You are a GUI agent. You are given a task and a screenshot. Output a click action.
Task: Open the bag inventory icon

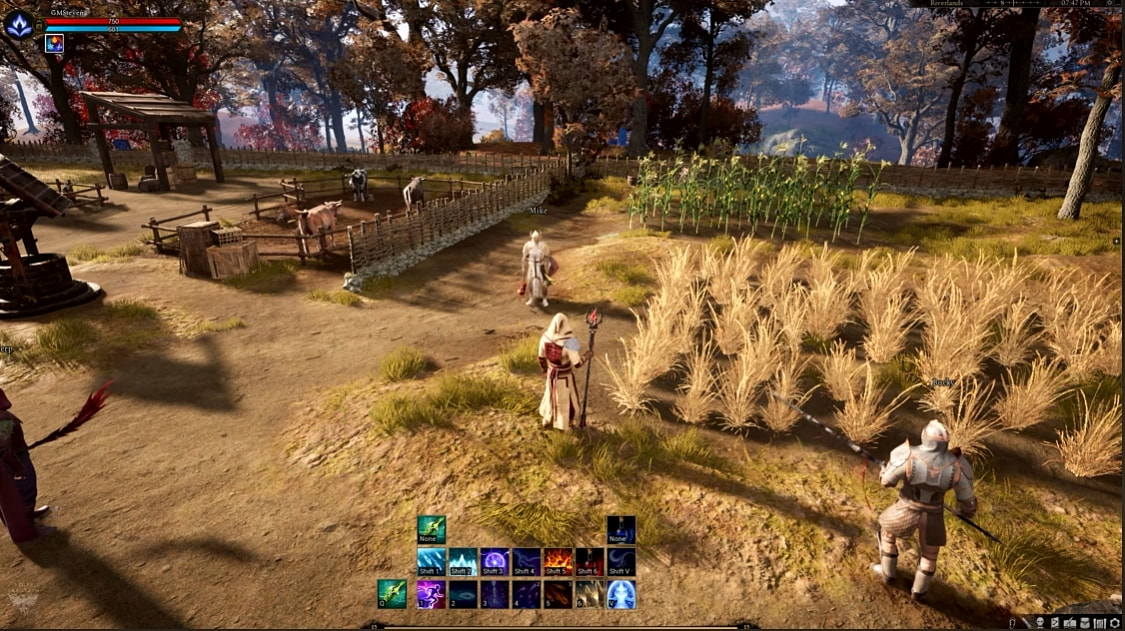pos(1085,623)
